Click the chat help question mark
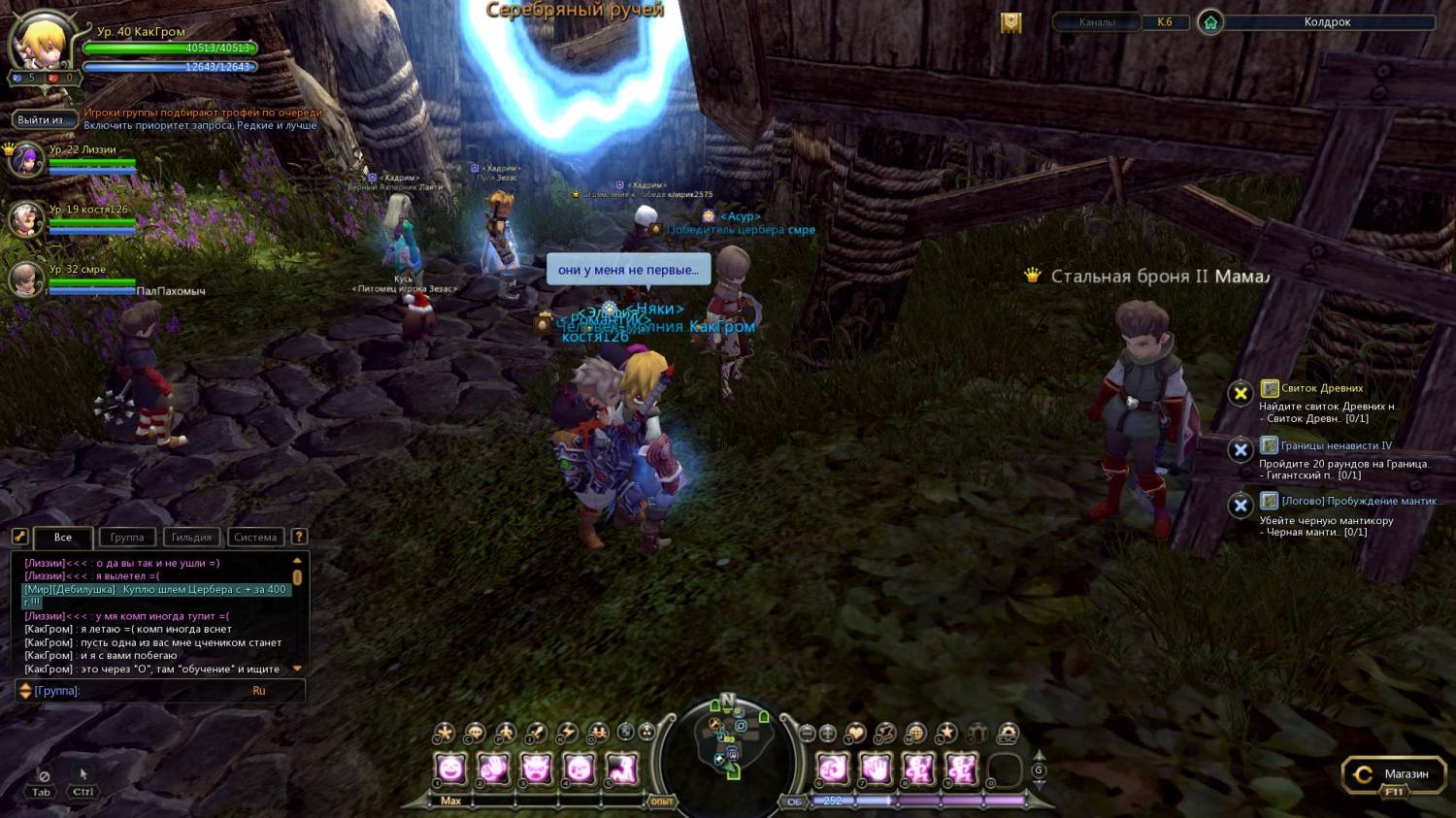This screenshot has width=1456, height=818. [299, 536]
